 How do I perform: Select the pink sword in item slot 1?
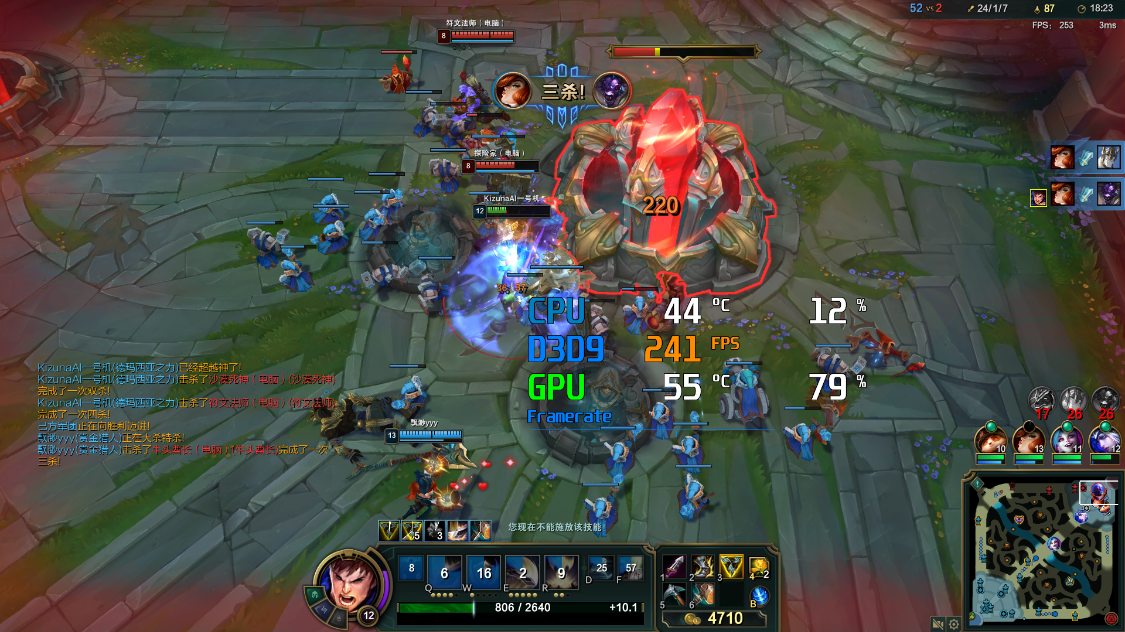pyautogui.click(x=675, y=568)
